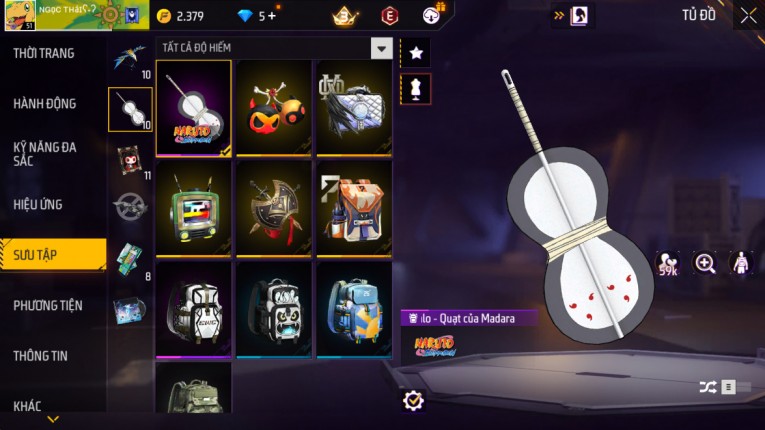Select the orange school backpack skin

354,208
